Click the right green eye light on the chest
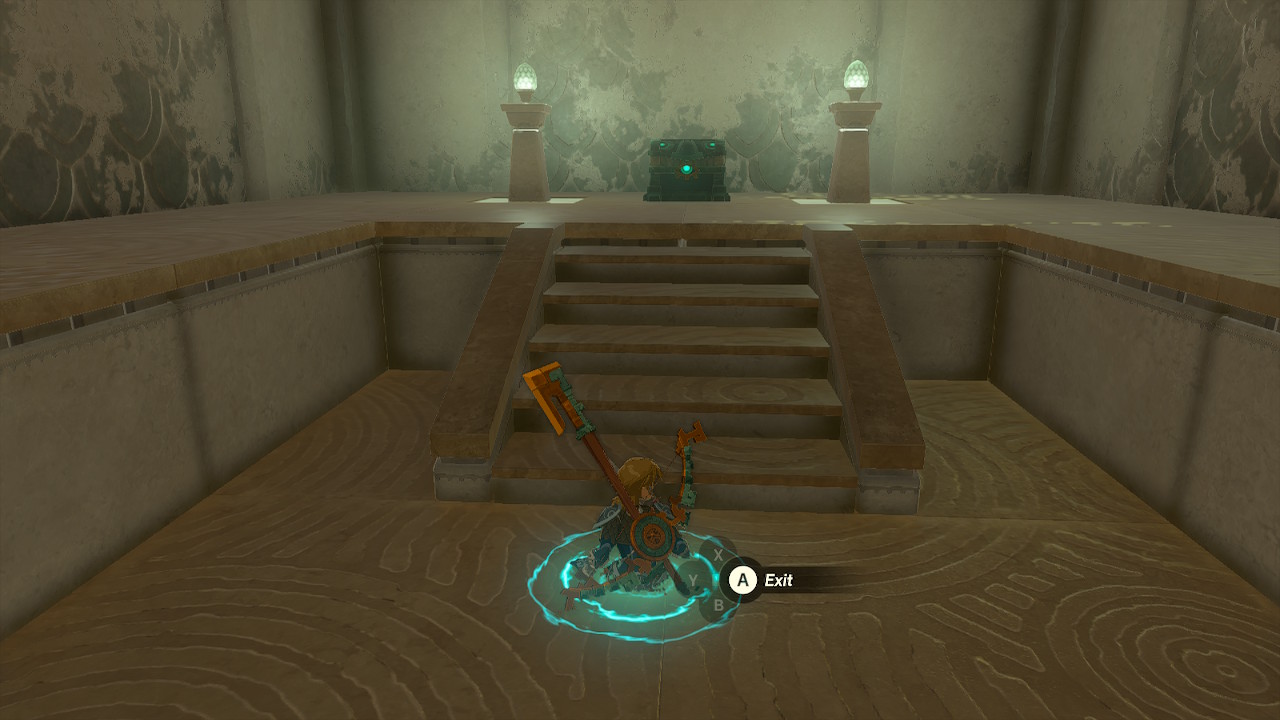 pyautogui.click(x=712, y=145)
